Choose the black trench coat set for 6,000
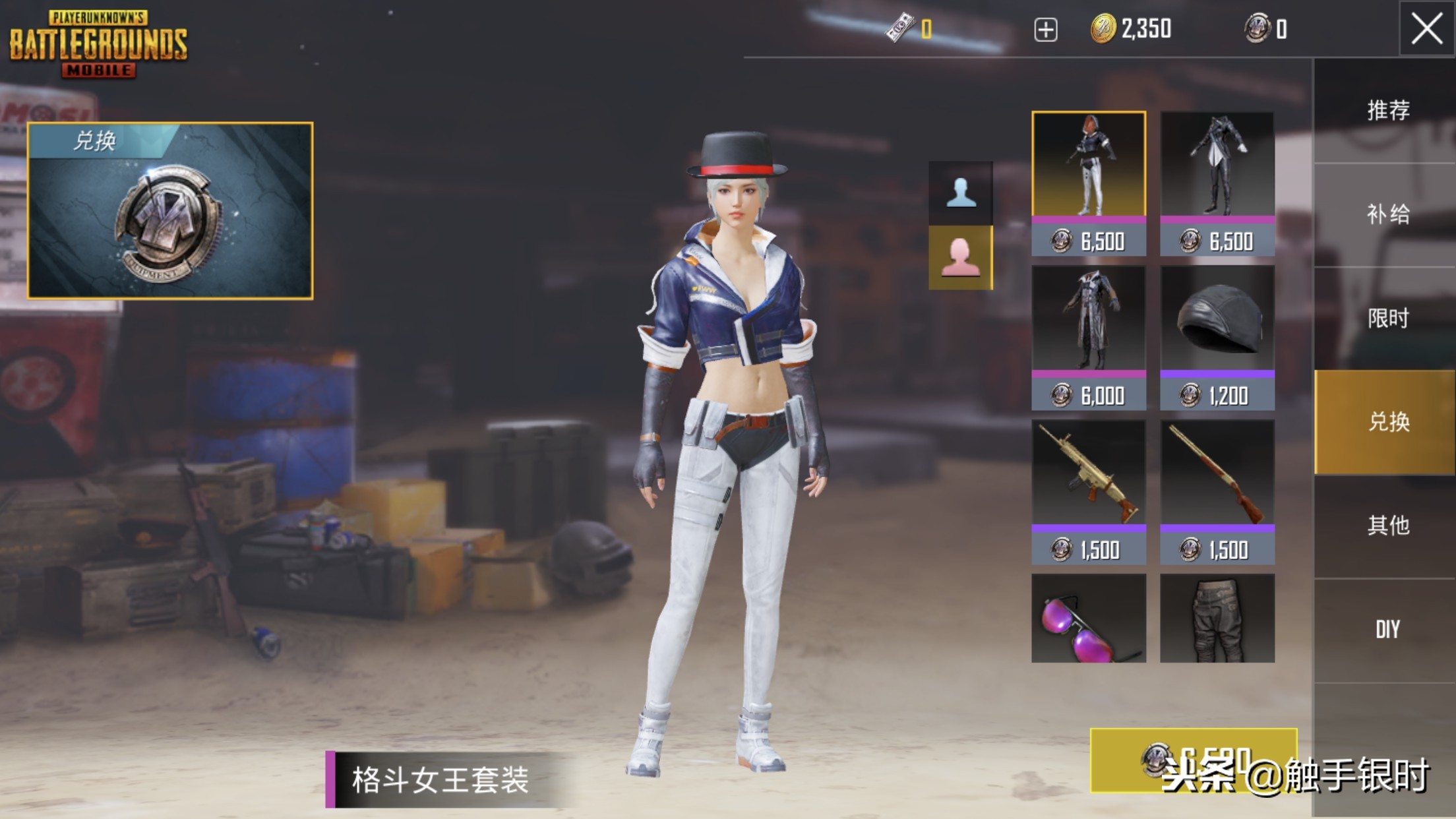The image size is (1456, 819). (1088, 338)
